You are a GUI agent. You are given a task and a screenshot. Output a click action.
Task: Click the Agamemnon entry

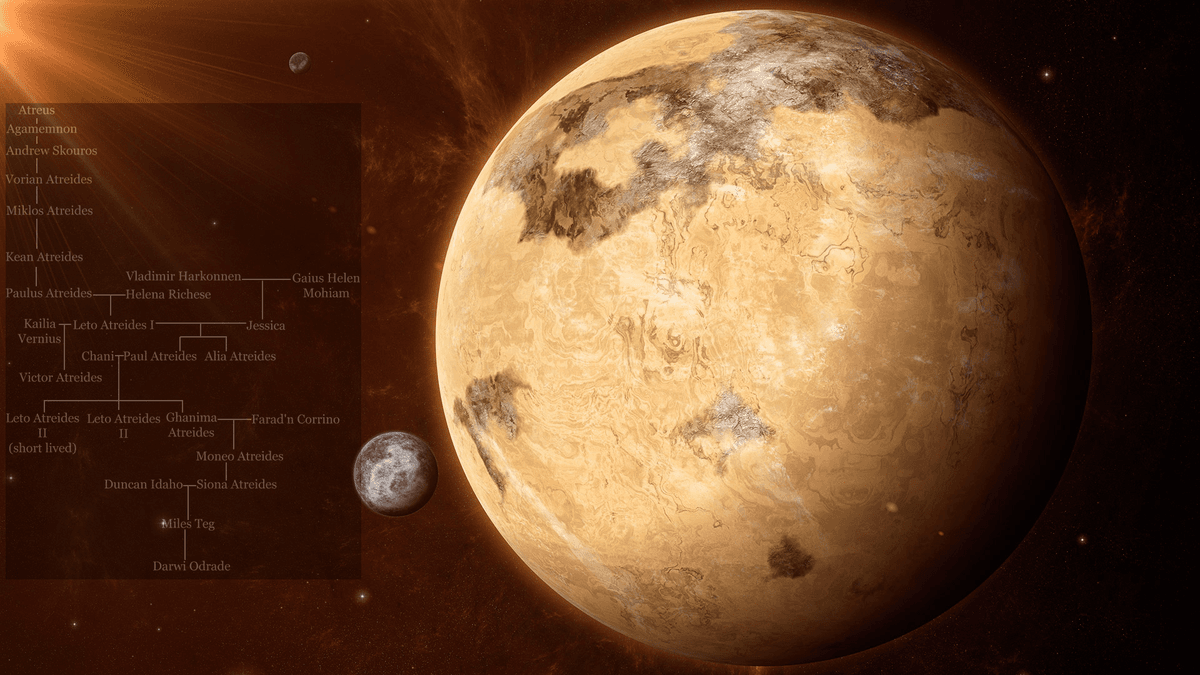[x=41, y=129]
